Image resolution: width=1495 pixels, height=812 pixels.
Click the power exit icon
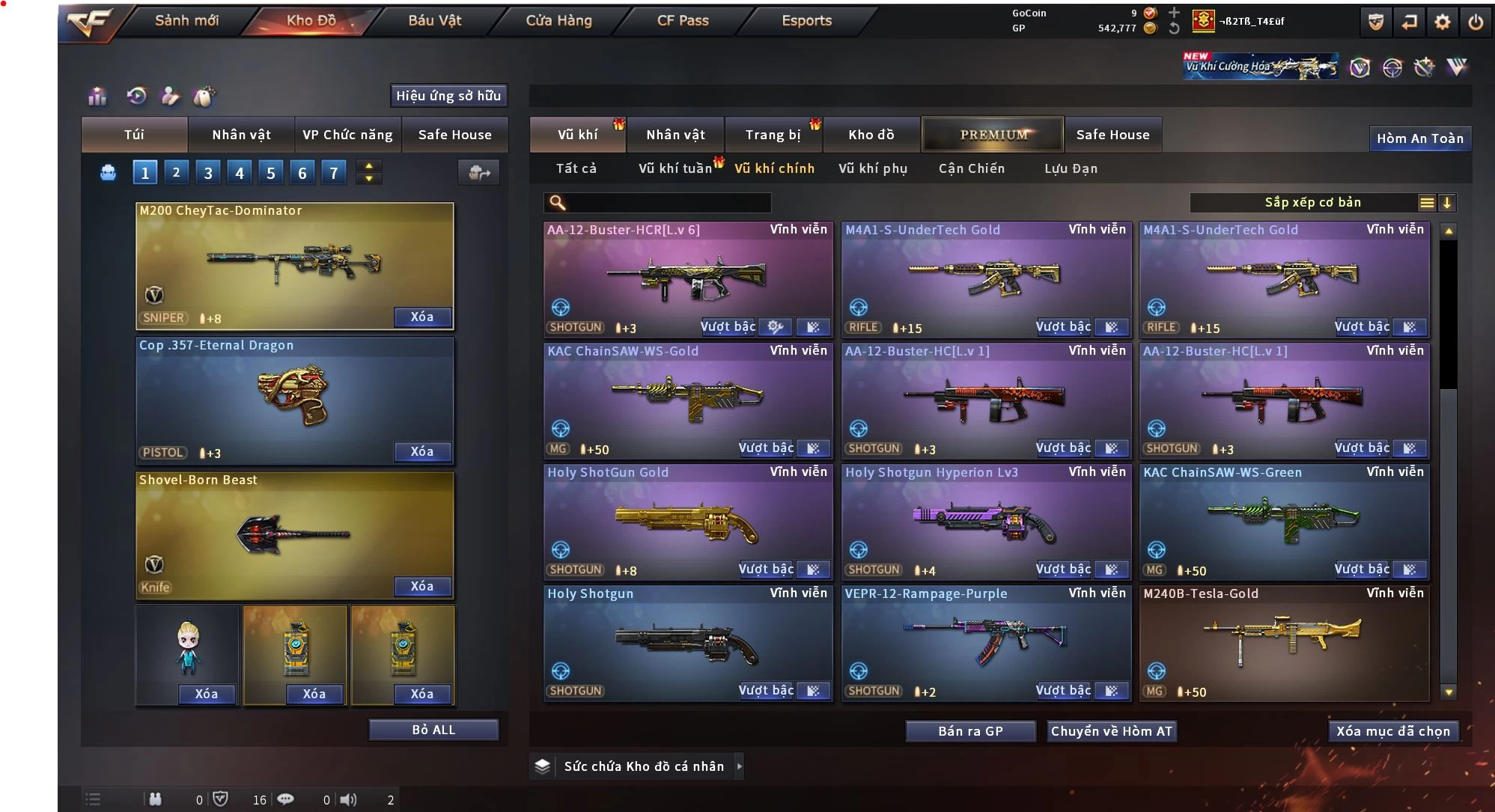1475,22
